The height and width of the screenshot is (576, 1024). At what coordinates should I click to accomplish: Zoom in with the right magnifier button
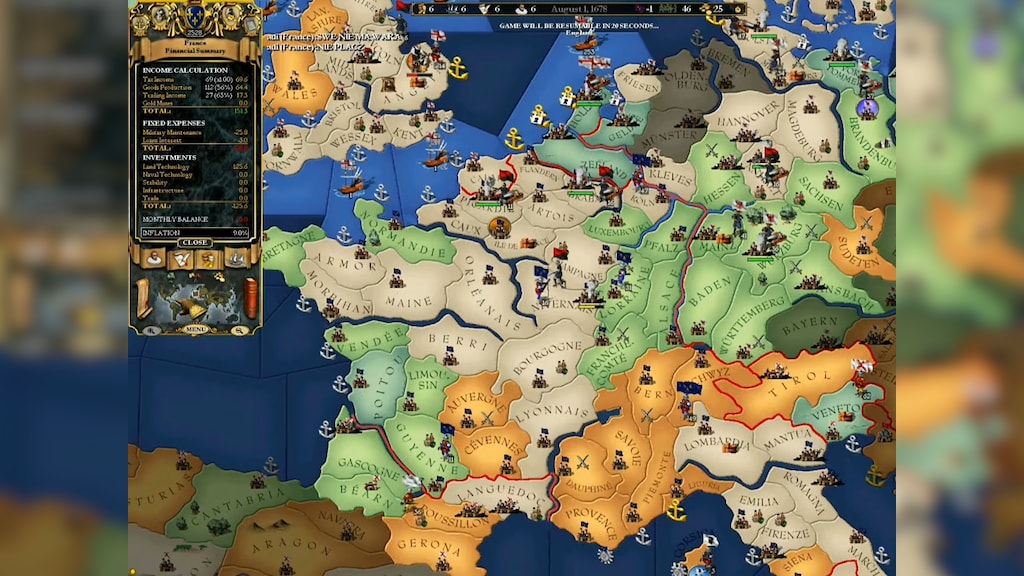click(x=240, y=329)
